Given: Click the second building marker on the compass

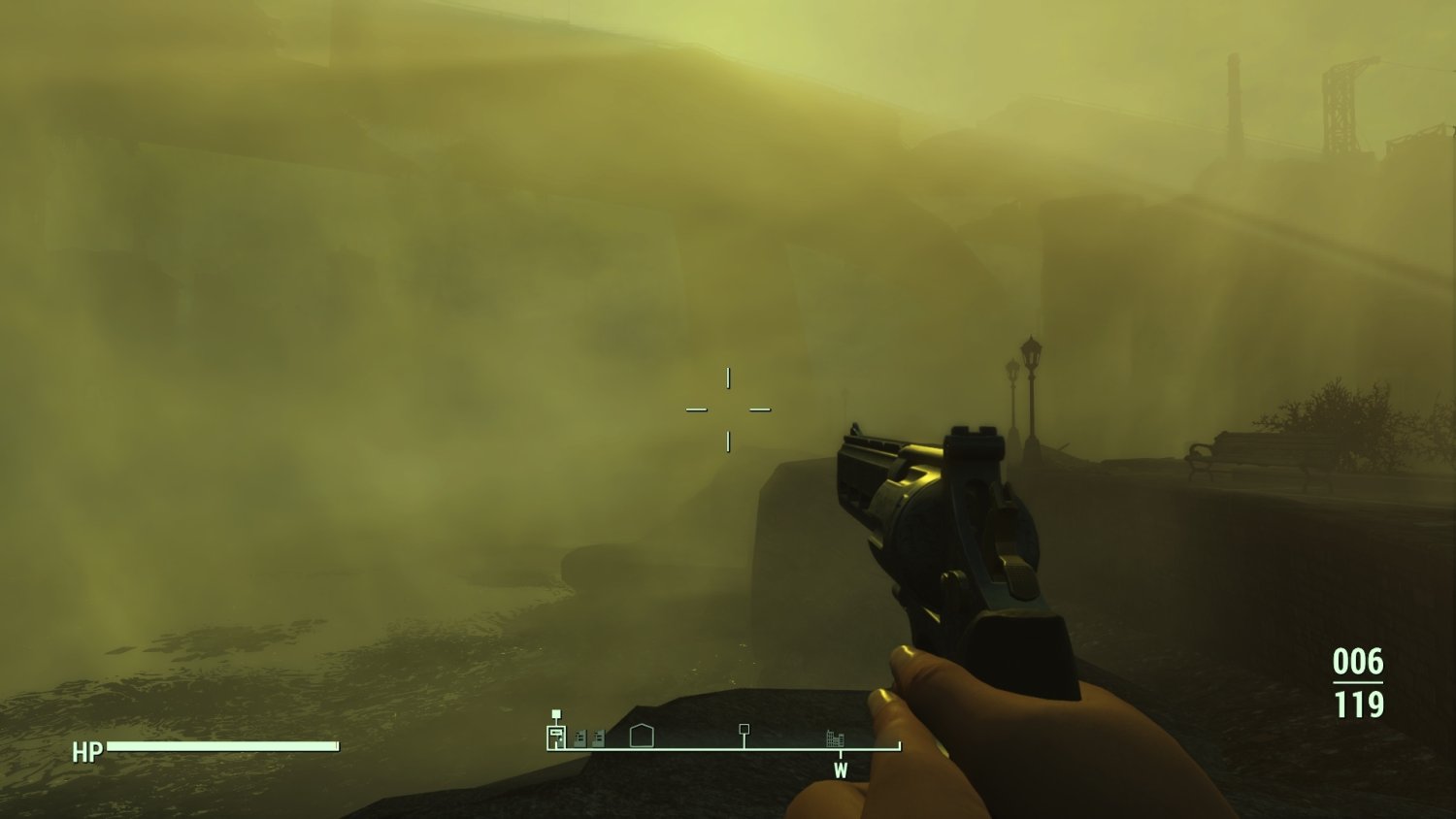Looking at the screenshot, I should tap(598, 737).
